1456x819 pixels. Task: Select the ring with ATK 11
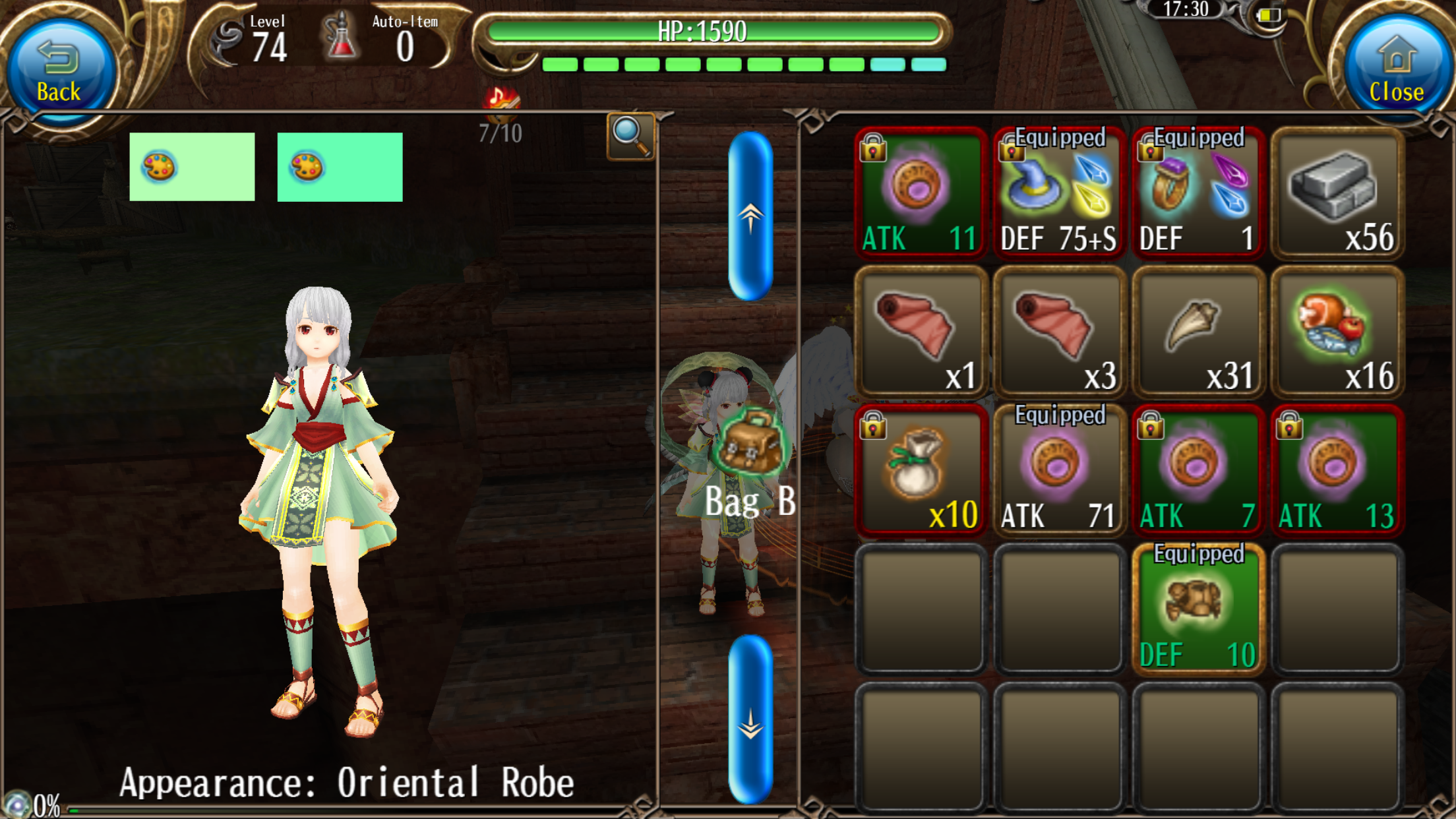920,192
